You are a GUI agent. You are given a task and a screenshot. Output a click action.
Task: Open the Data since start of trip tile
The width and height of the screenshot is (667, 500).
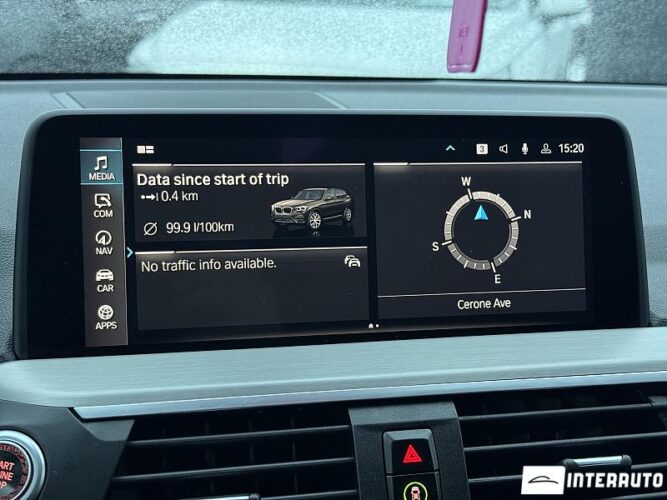(x=249, y=202)
